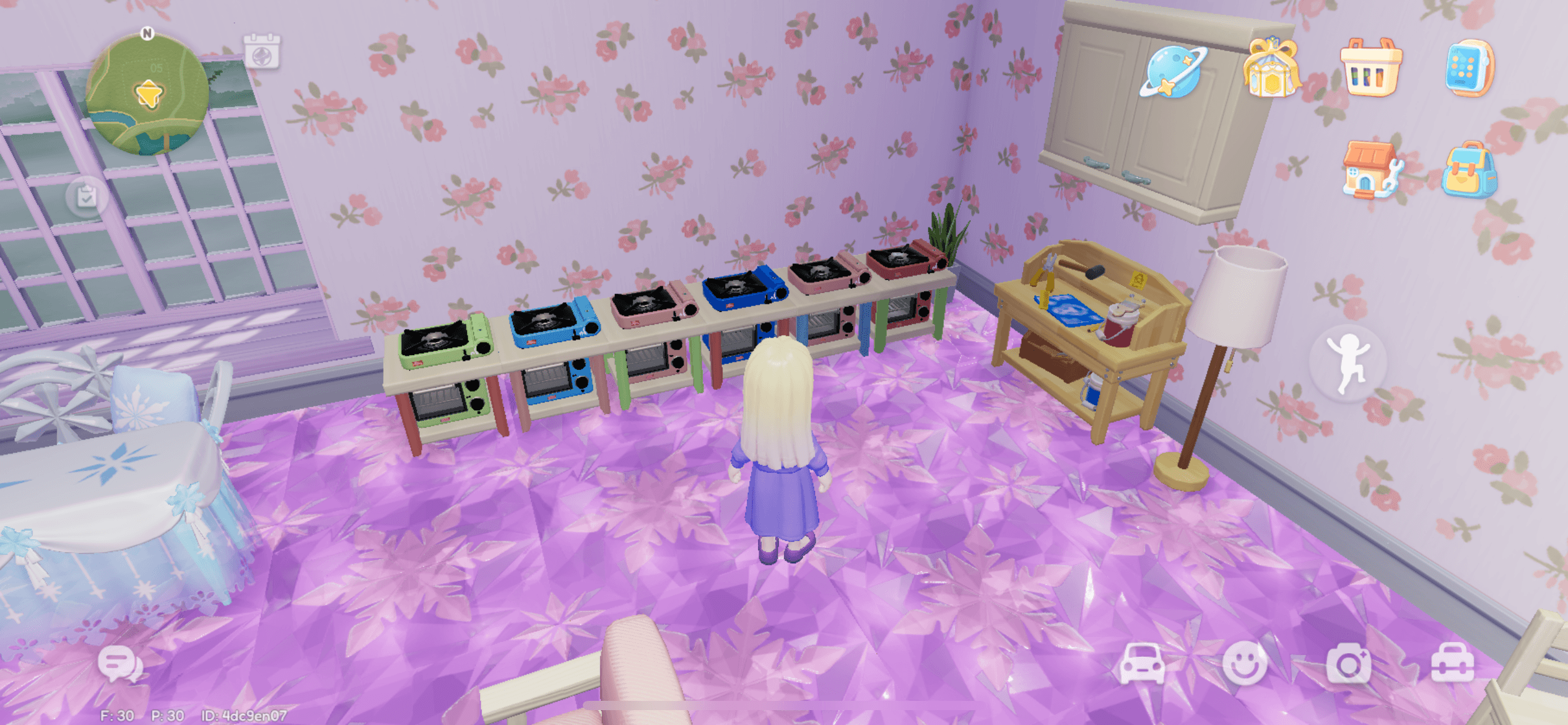Open the golden carousel gift icon
1568x725 pixels.
(x=1271, y=68)
